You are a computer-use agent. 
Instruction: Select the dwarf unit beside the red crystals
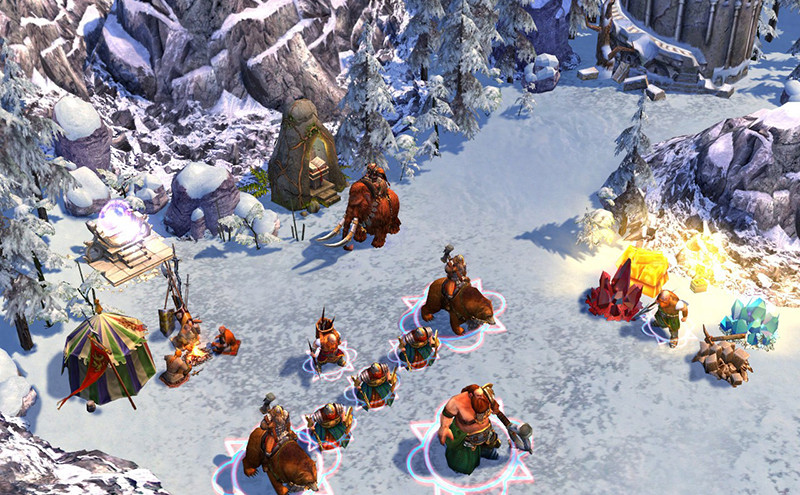[668, 315]
